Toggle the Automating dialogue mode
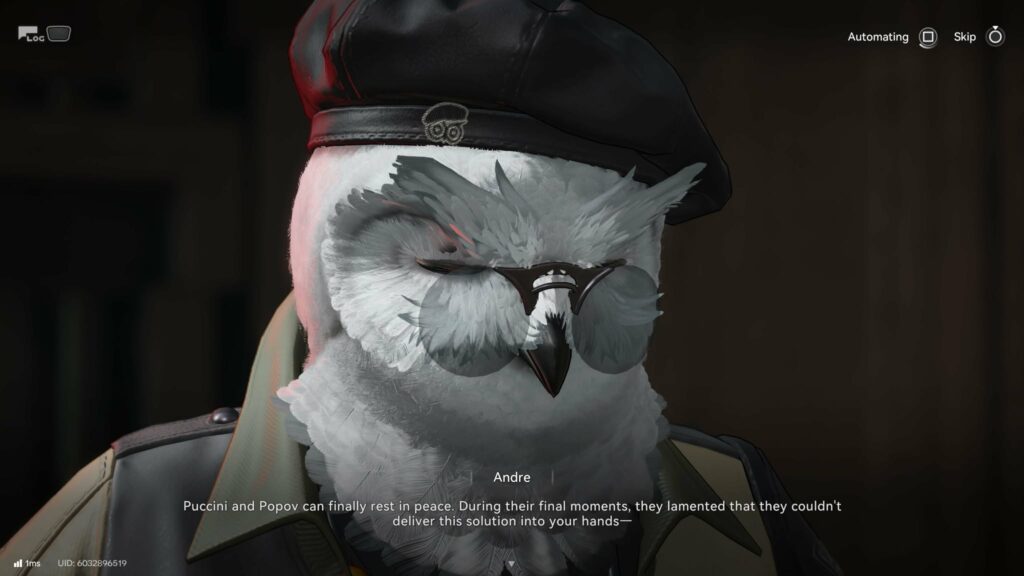This screenshot has width=1024, height=576. [927, 37]
